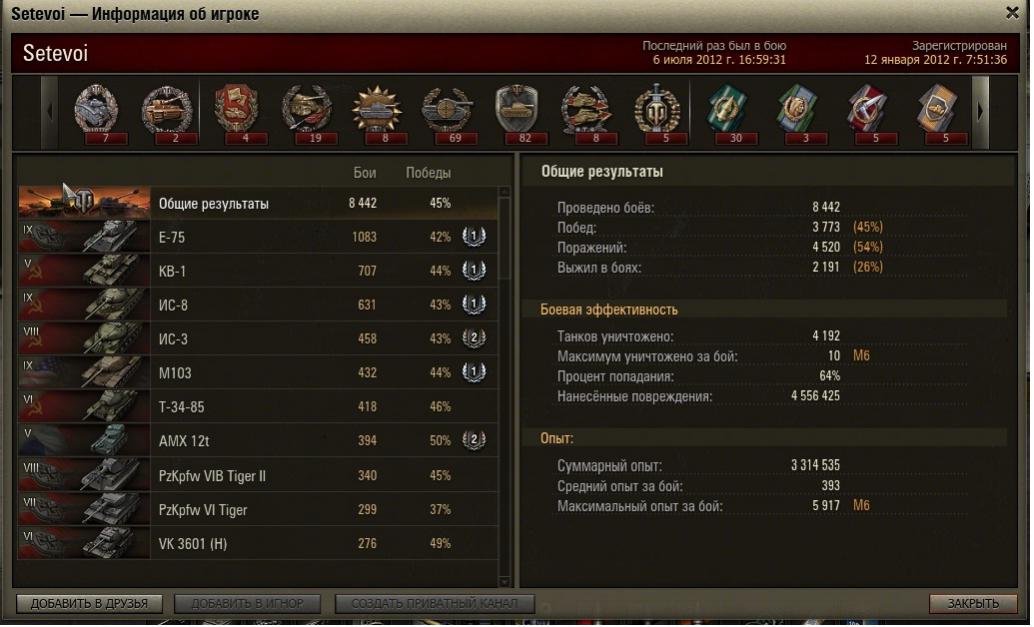
Task: Choose the PzKpfw VIB Tiger II row
Action: pyautogui.click(x=257, y=475)
